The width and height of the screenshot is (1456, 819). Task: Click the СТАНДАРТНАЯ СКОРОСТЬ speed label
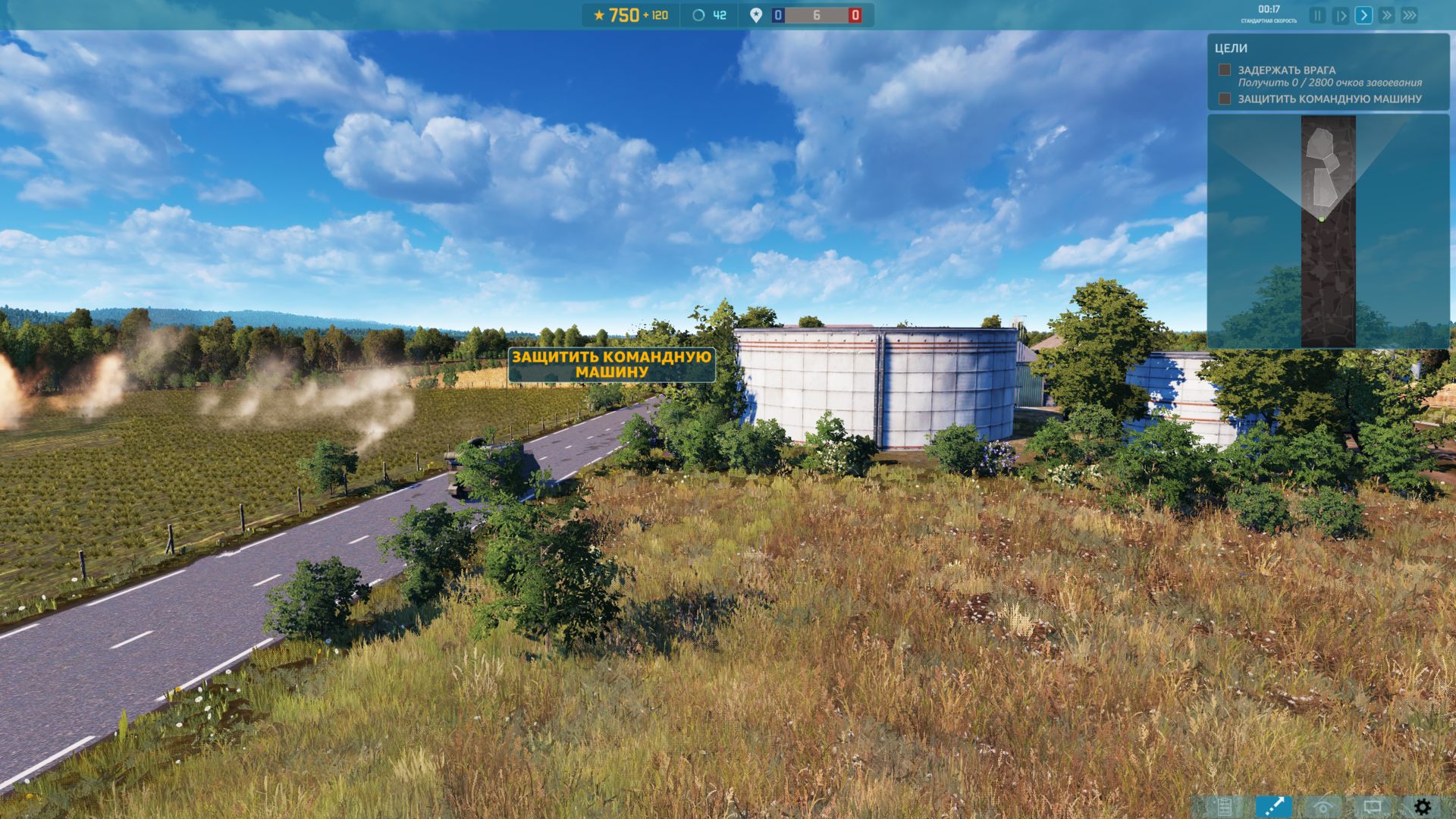[1269, 20]
